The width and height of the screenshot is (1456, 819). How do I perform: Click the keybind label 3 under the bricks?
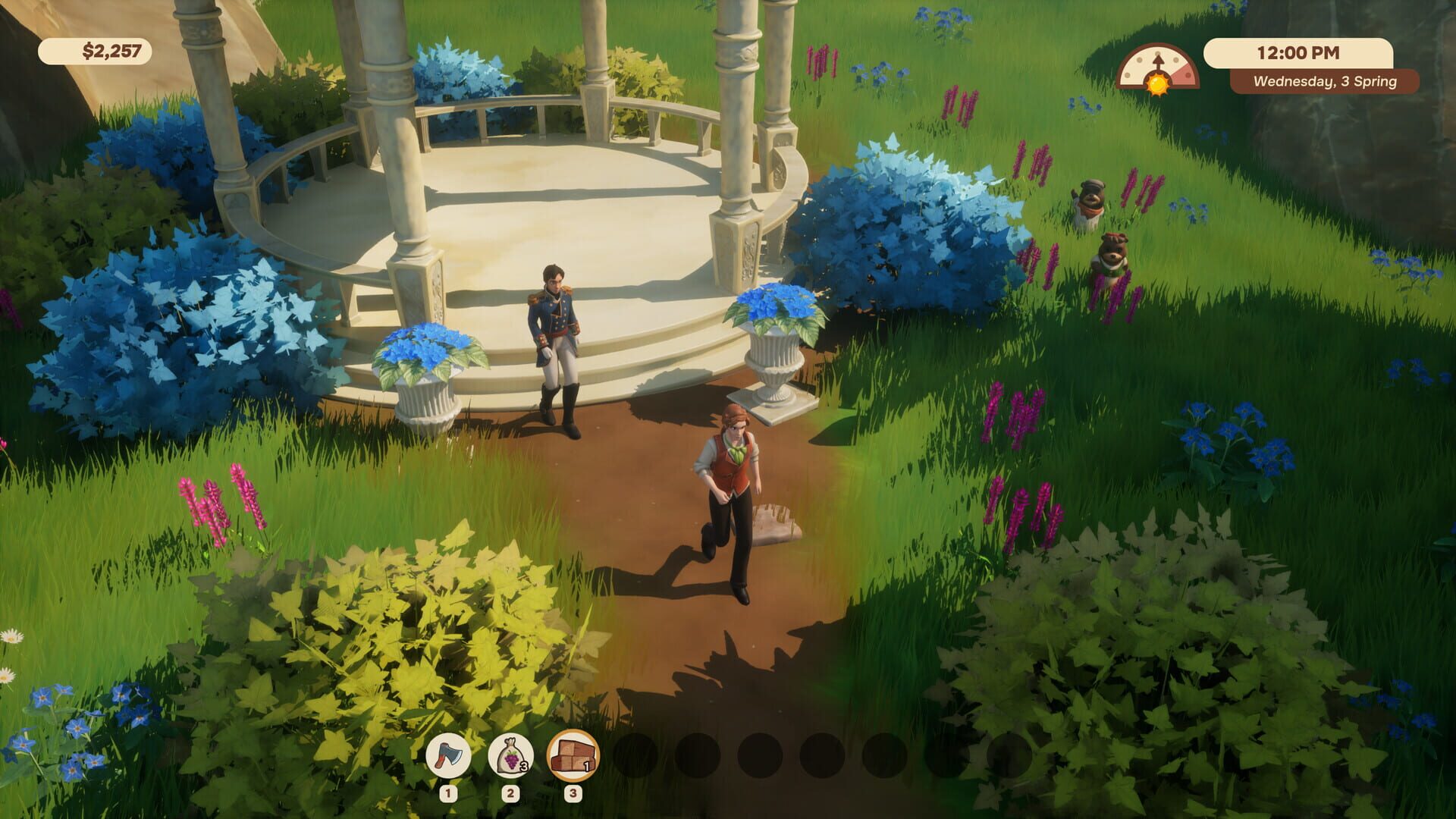(x=573, y=792)
